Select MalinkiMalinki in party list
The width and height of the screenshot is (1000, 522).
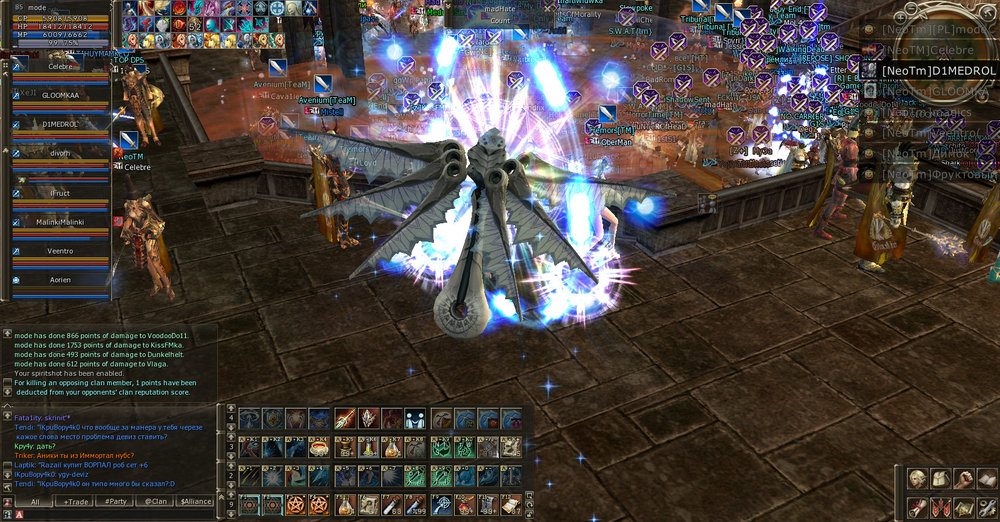tap(60, 221)
